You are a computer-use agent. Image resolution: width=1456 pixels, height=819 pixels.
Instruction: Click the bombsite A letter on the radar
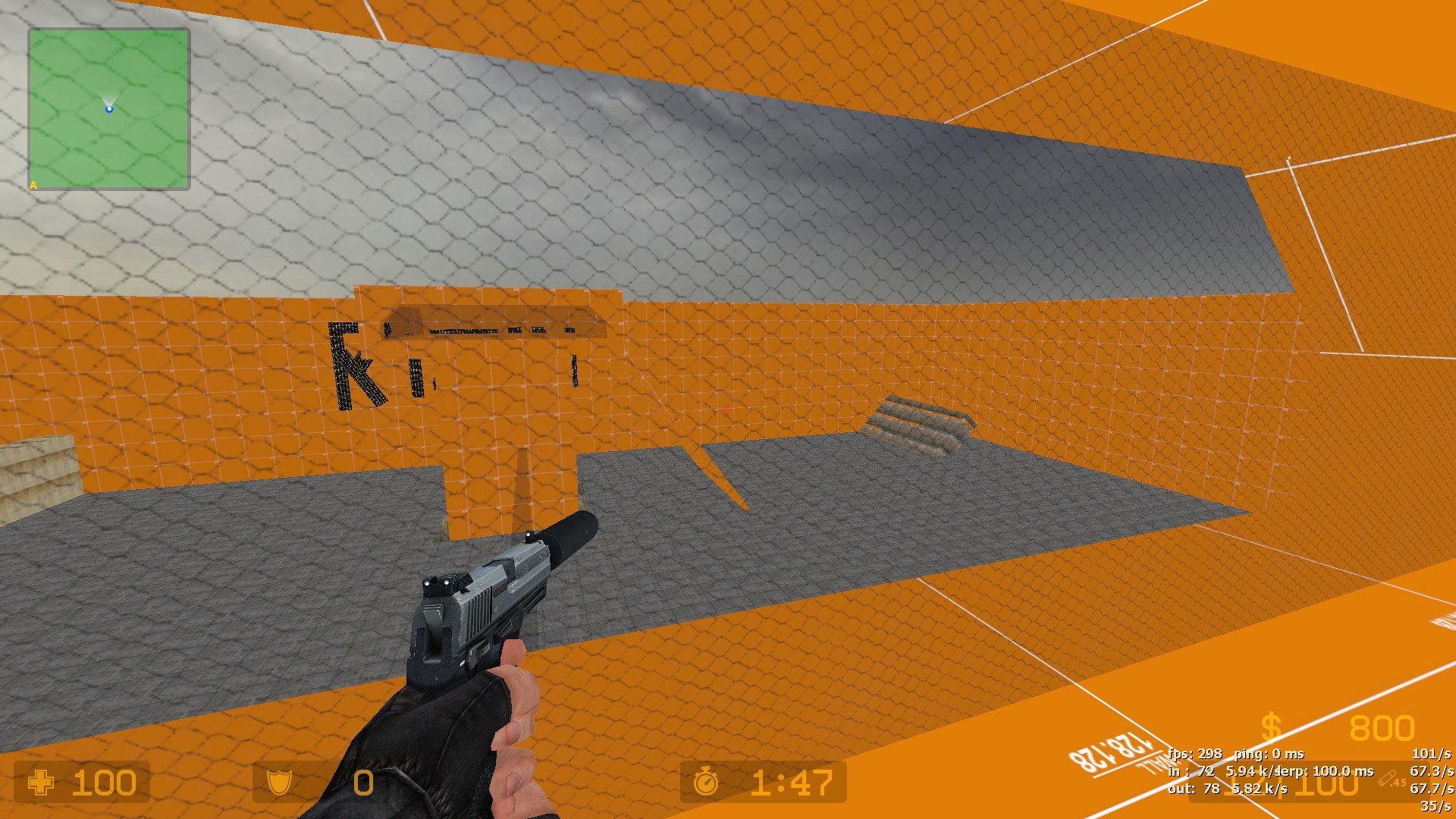click(32, 184)
